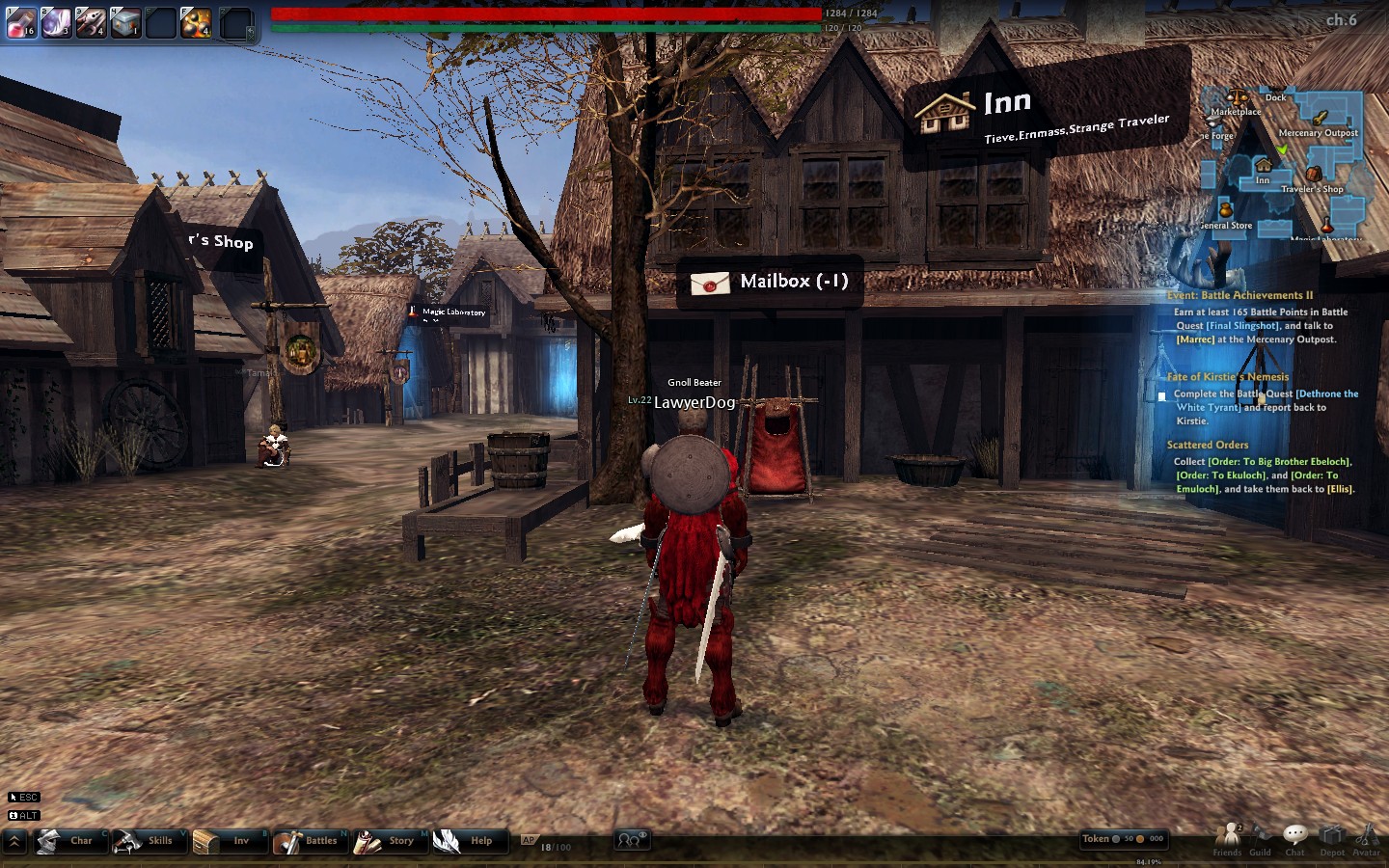Select the white feather item slot
Viewport: 1389px width, 868px height.
[56, 21]
